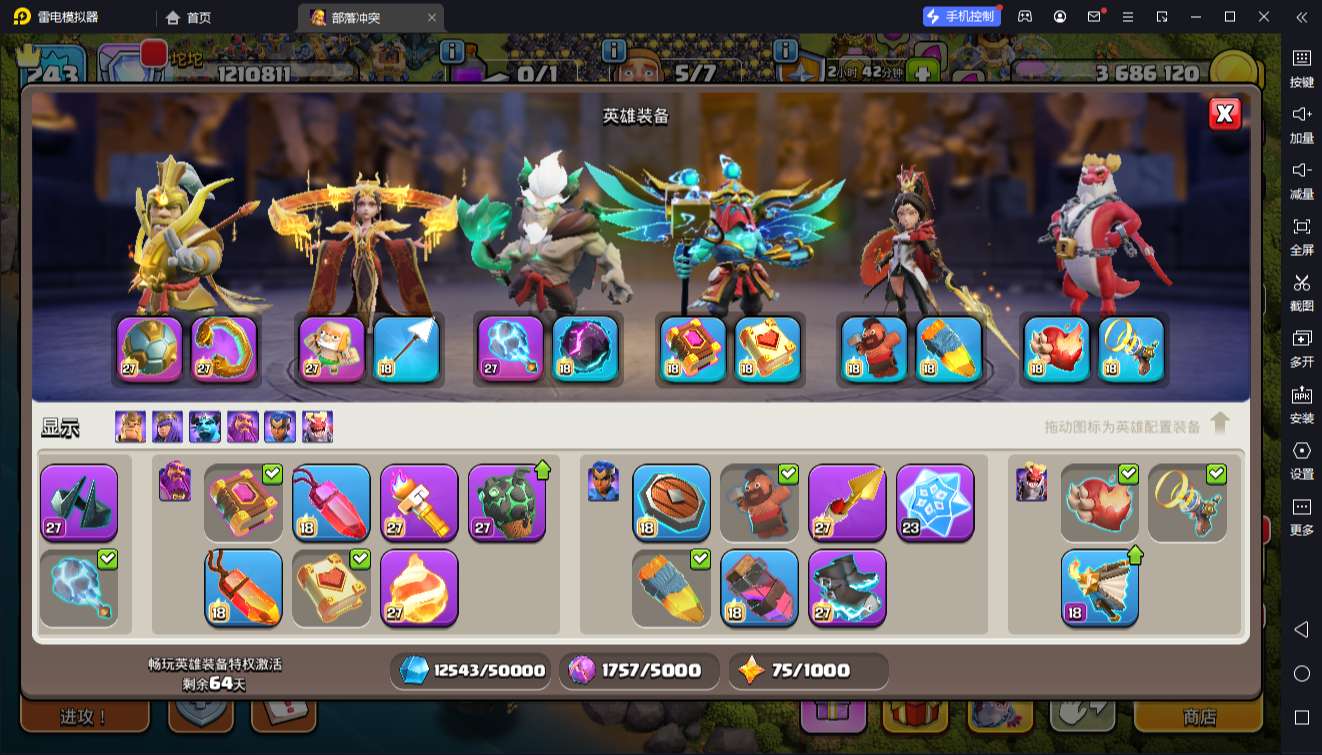The height and width of the screenshot is (755, 1322).
Task: Choose the round seeking shield equipment
Action: 671,502
